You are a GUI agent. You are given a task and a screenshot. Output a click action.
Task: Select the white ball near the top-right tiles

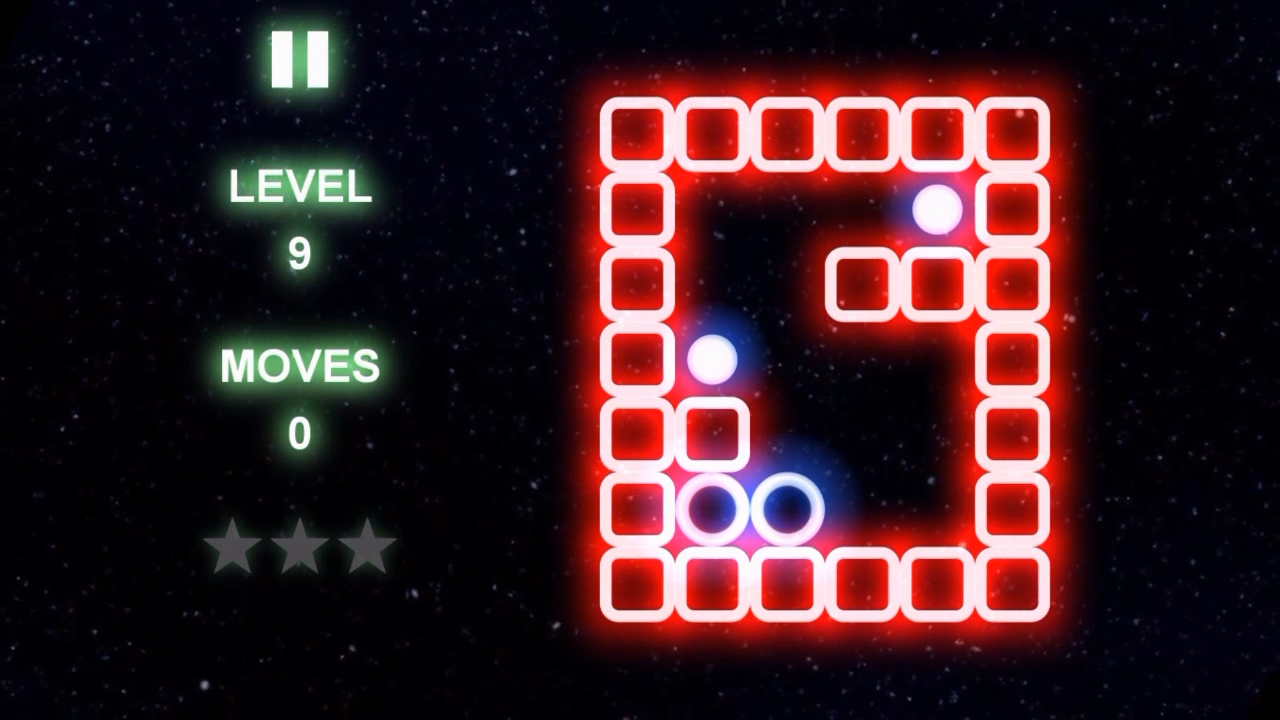click(936, 207)
